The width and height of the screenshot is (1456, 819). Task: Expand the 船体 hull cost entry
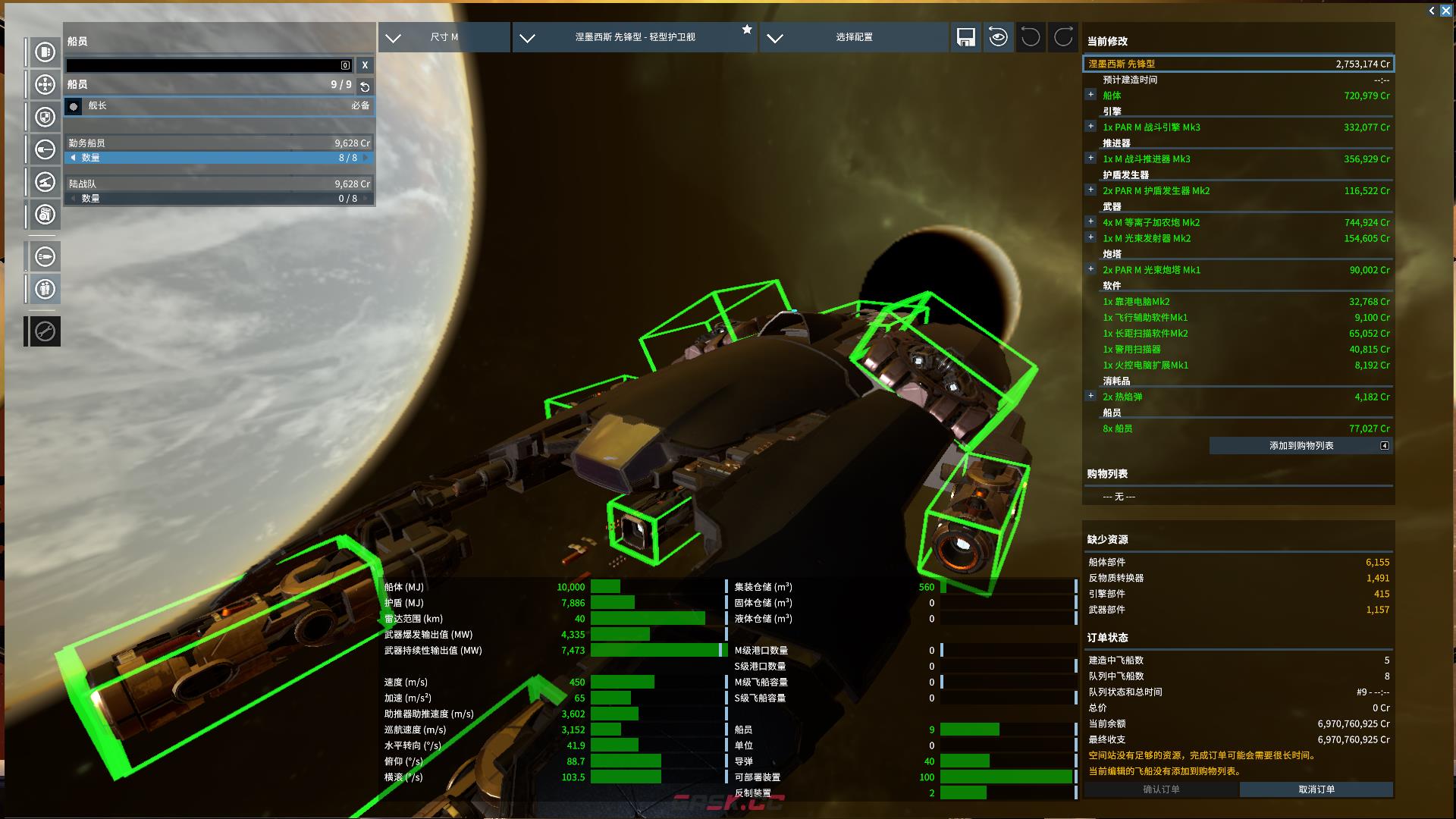pos(1090,95)
